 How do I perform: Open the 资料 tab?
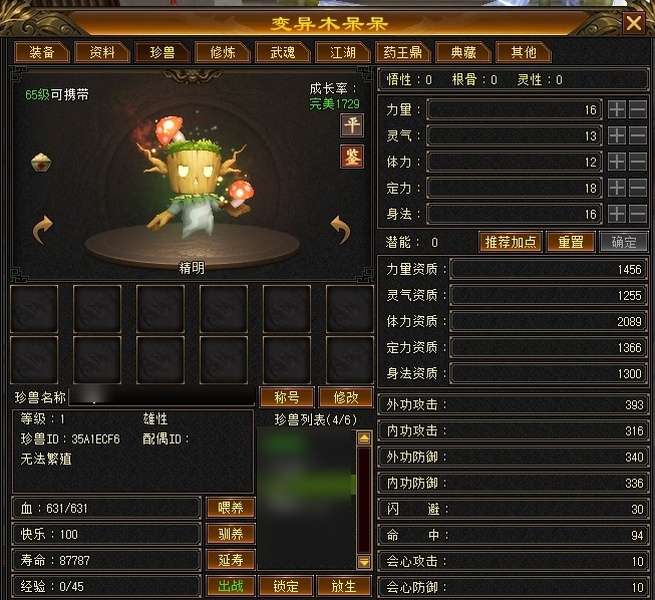tap(102, 52)
